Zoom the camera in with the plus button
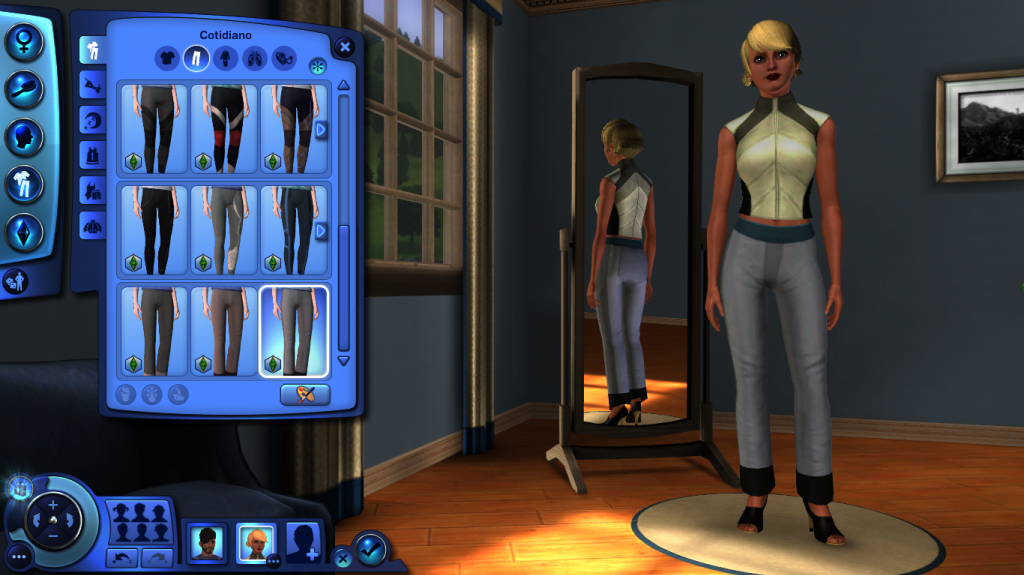This screenshot has width=1024, height=575. click(54, 505)
